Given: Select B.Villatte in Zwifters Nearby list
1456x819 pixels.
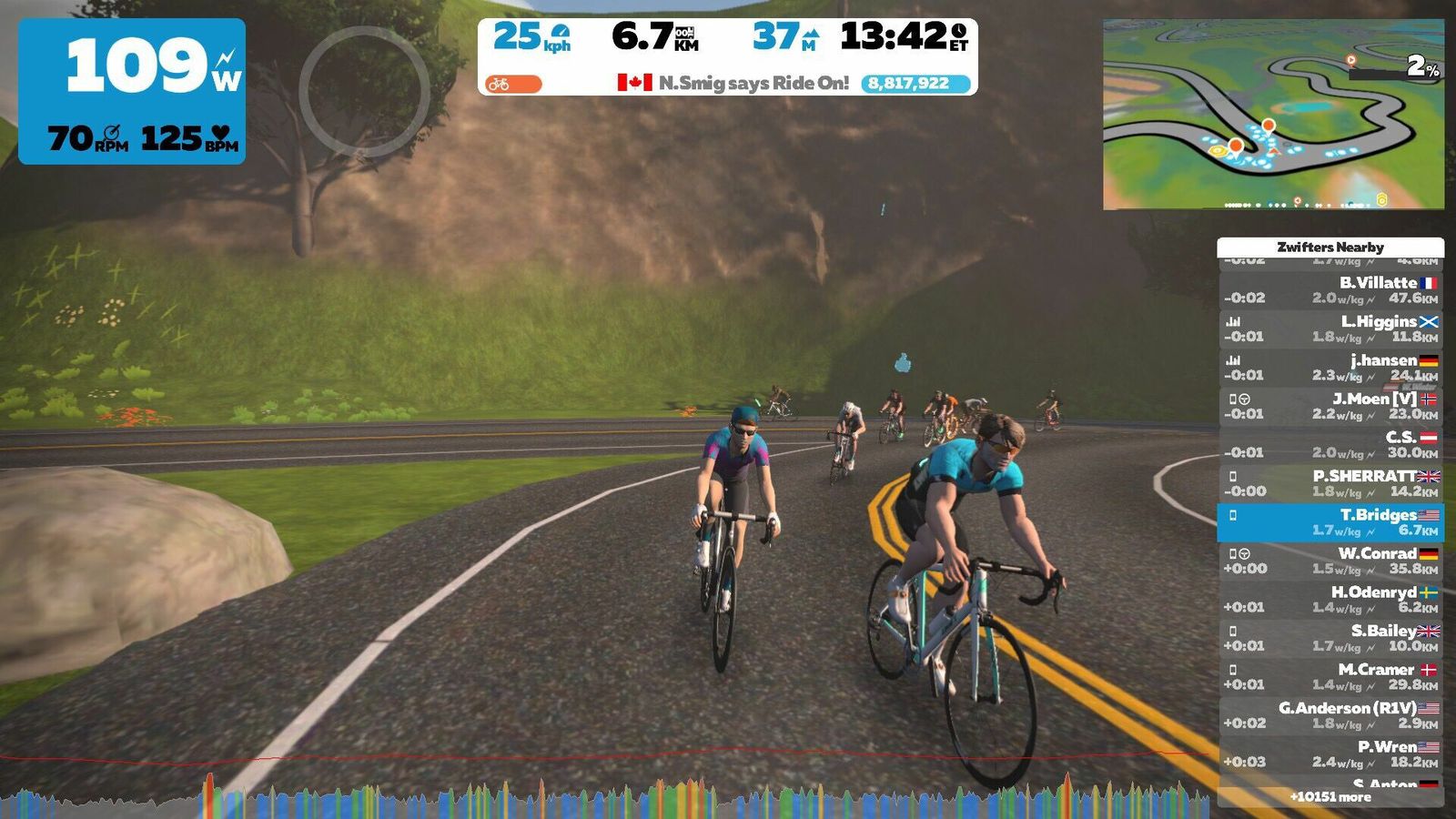Looking at the screenshot, I should (x=1330, y=290).
